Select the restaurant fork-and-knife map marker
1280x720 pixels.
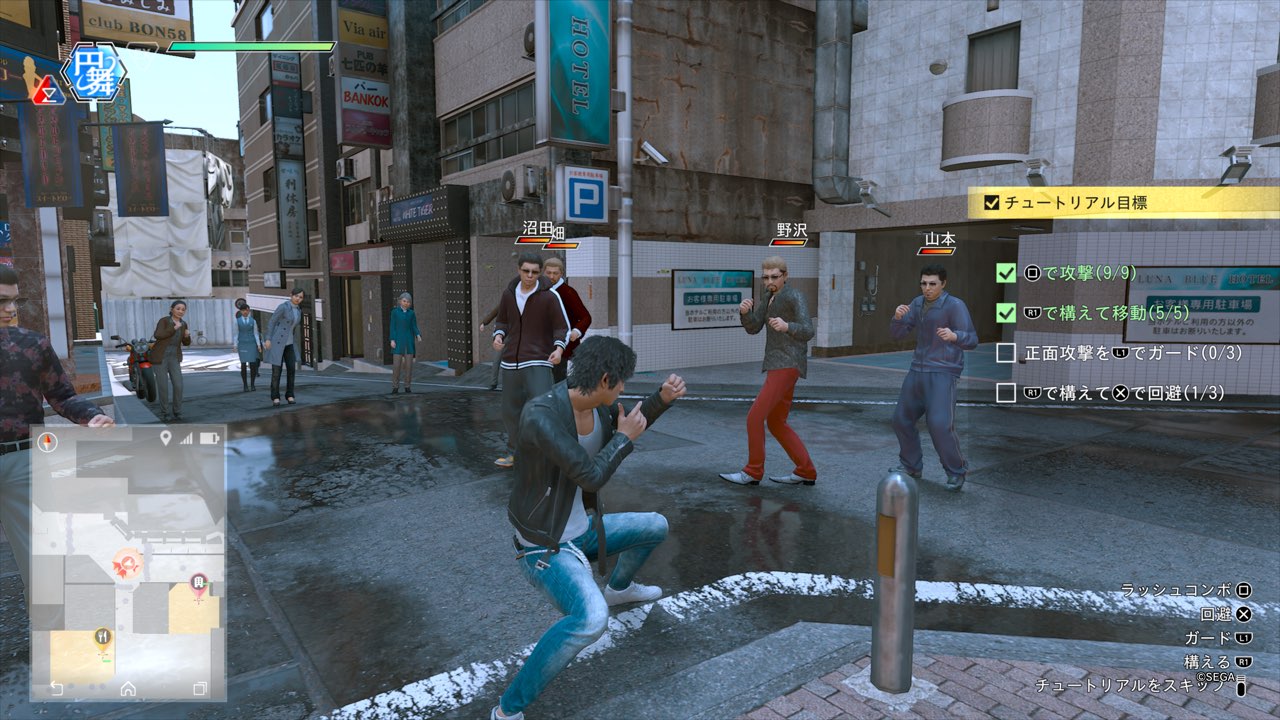pyautogui.click(x=102, y=638)
